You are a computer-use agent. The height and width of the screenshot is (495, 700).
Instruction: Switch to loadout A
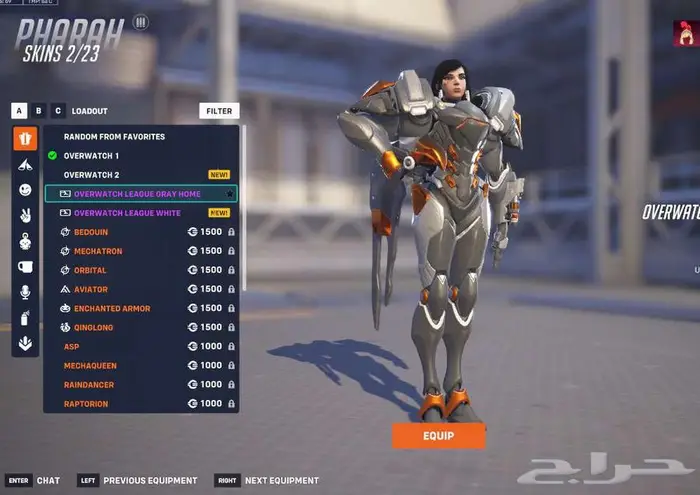(x=19, y=111)
